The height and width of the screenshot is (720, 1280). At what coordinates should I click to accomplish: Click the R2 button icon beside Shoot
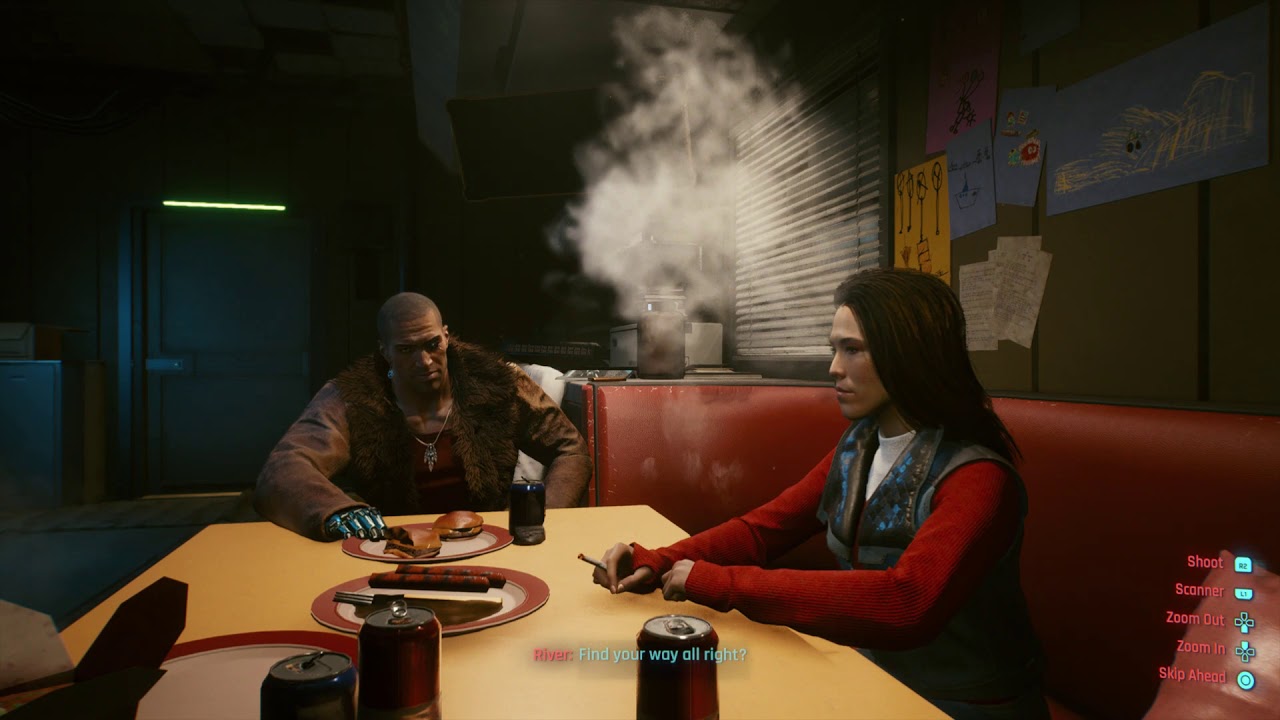point(1243,564)
